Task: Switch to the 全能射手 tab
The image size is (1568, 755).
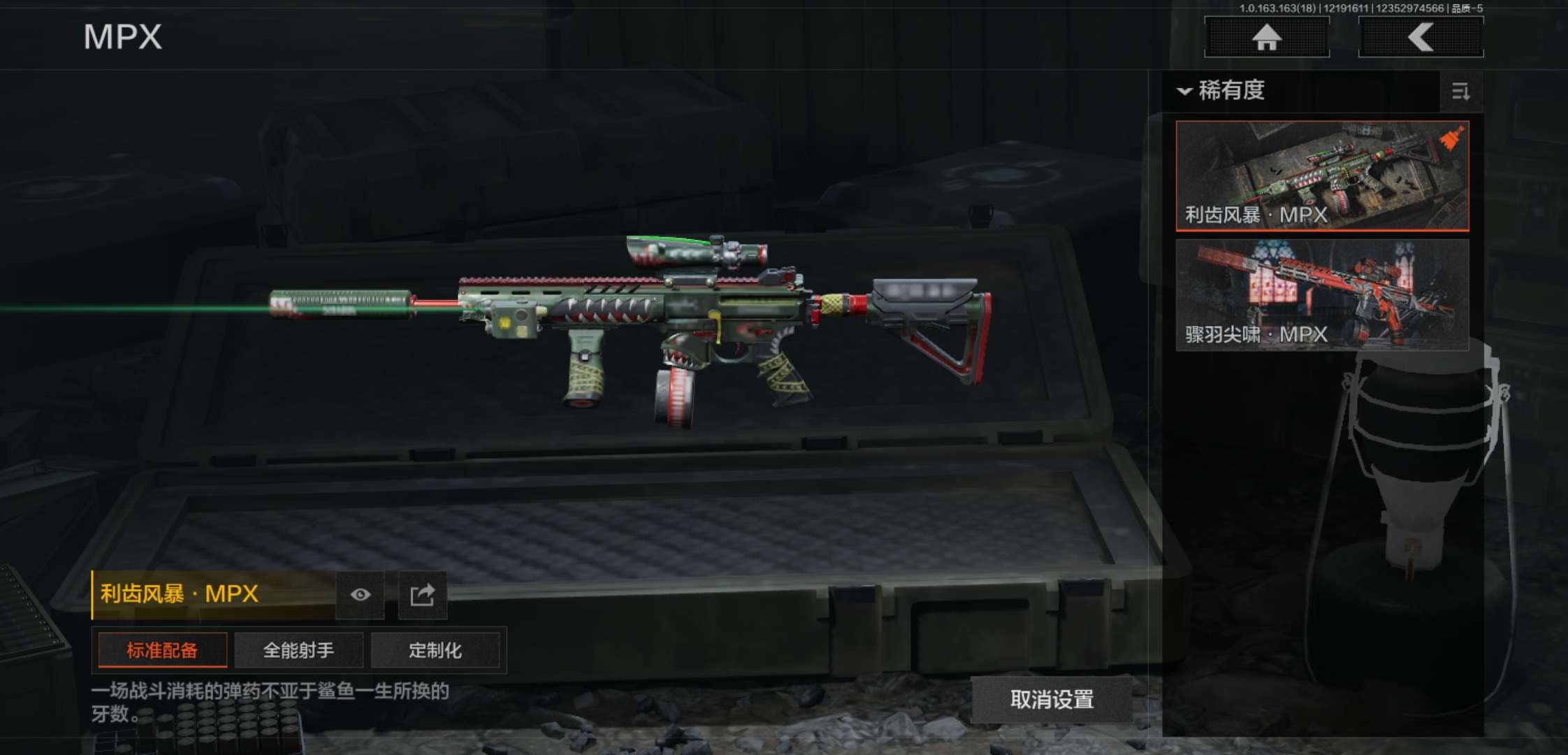Action: point(298,651)
